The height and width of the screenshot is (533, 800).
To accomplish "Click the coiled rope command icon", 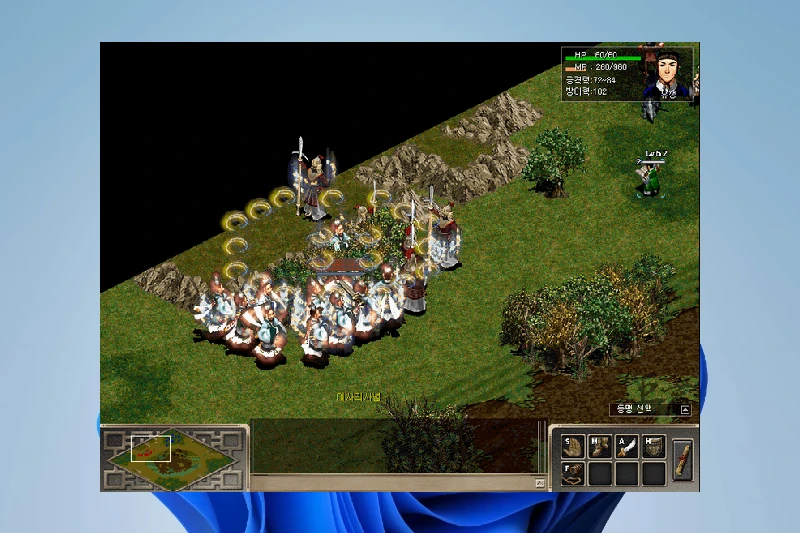I will tap(574, 473).
